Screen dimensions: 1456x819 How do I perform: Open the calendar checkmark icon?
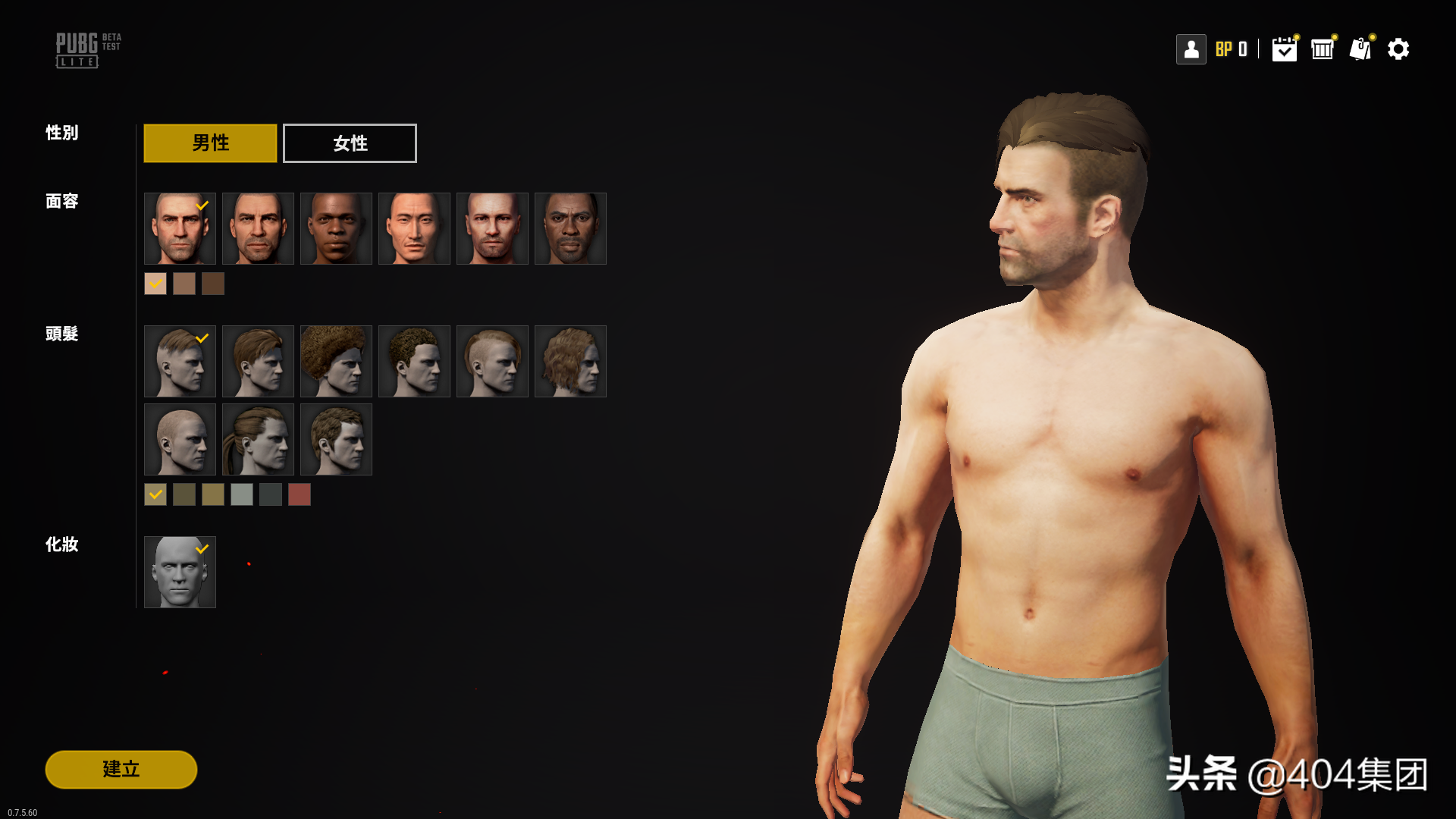tap(1284, 49)
